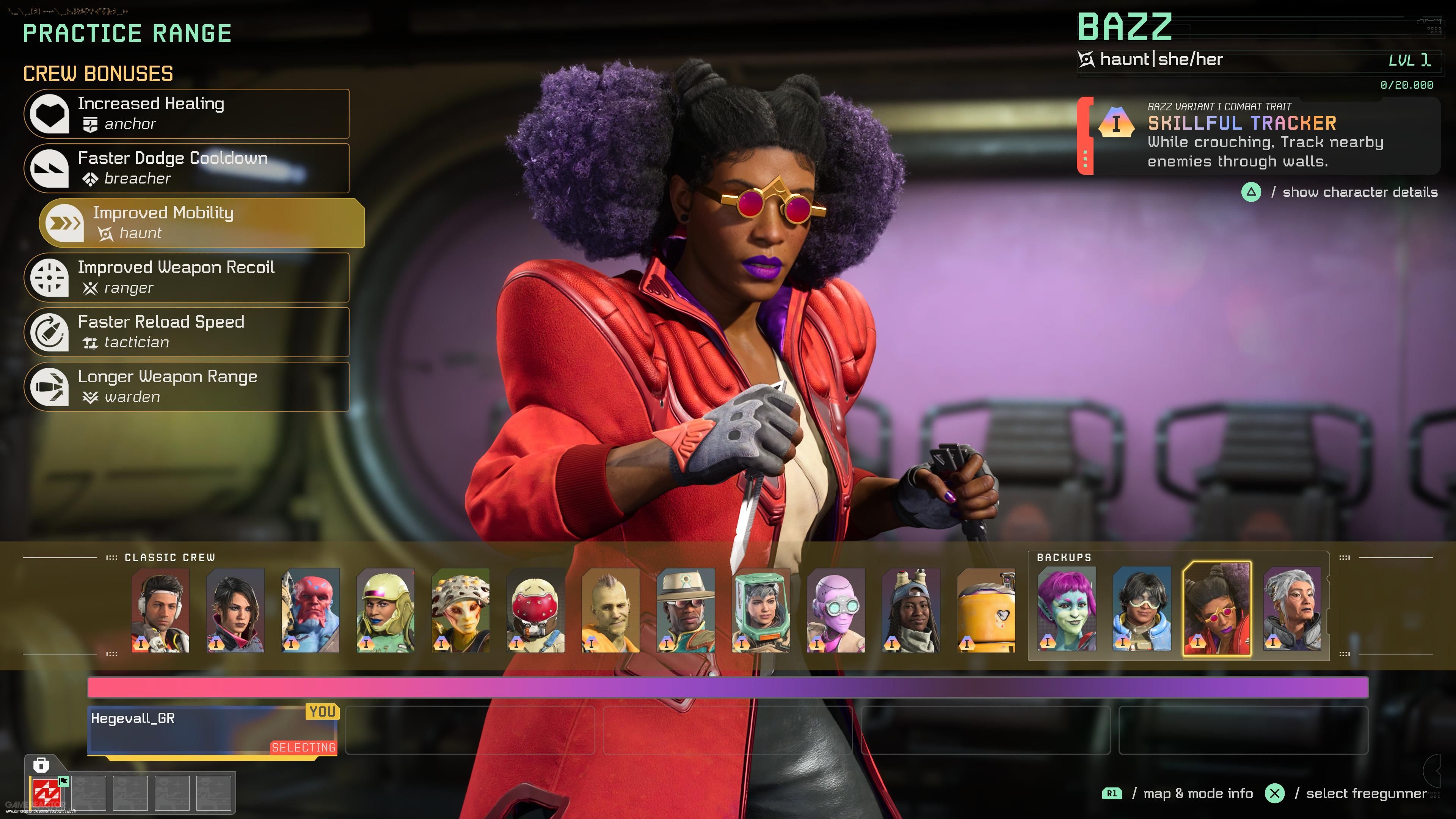The width and height of the screenshot is (1456, 819).
Task: Choose the red-faced blue alien freegunner portrait
Action: pyautogui.click(x=310, y=610)
